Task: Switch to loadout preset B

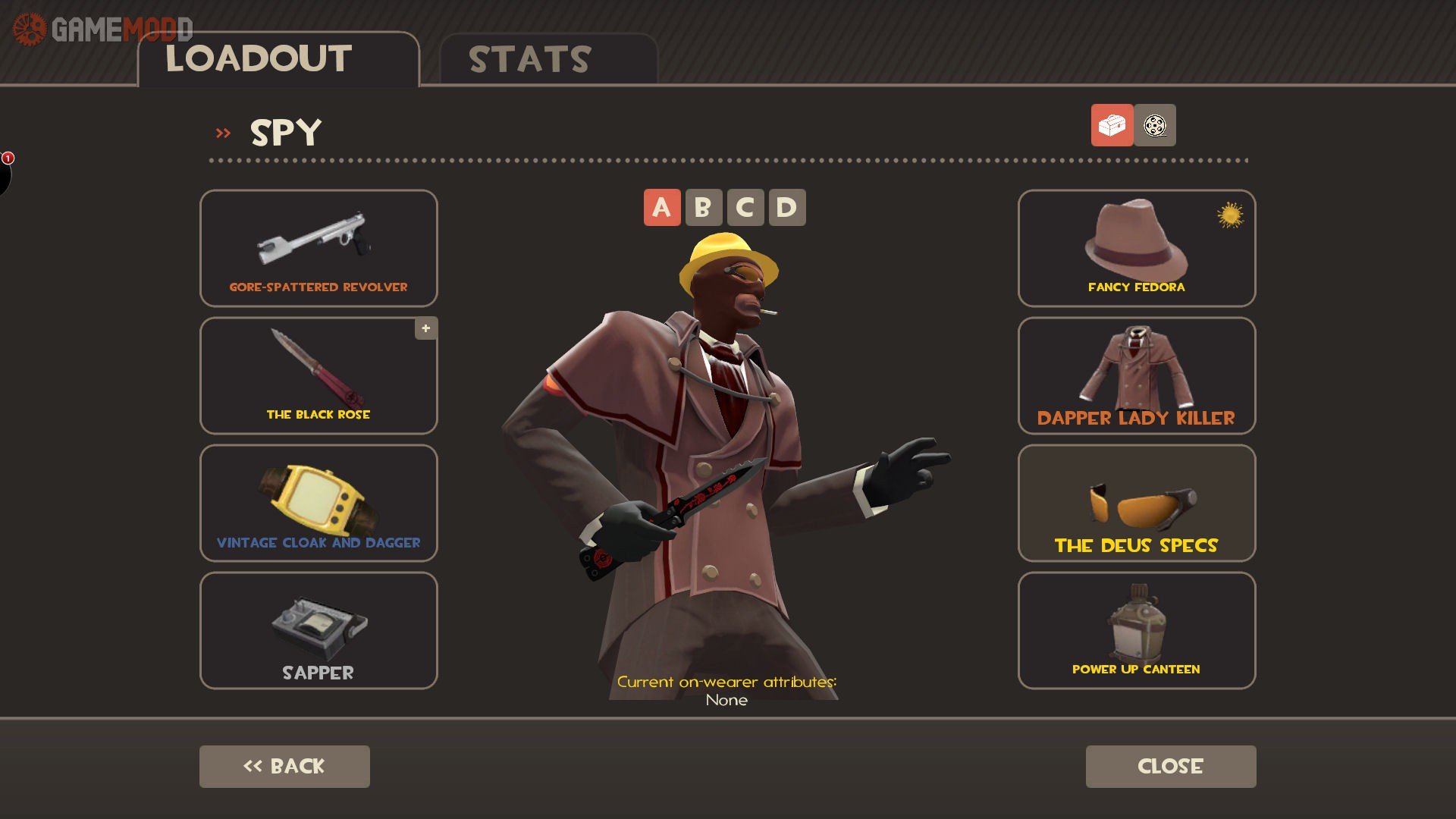Action: pos(703,207)
